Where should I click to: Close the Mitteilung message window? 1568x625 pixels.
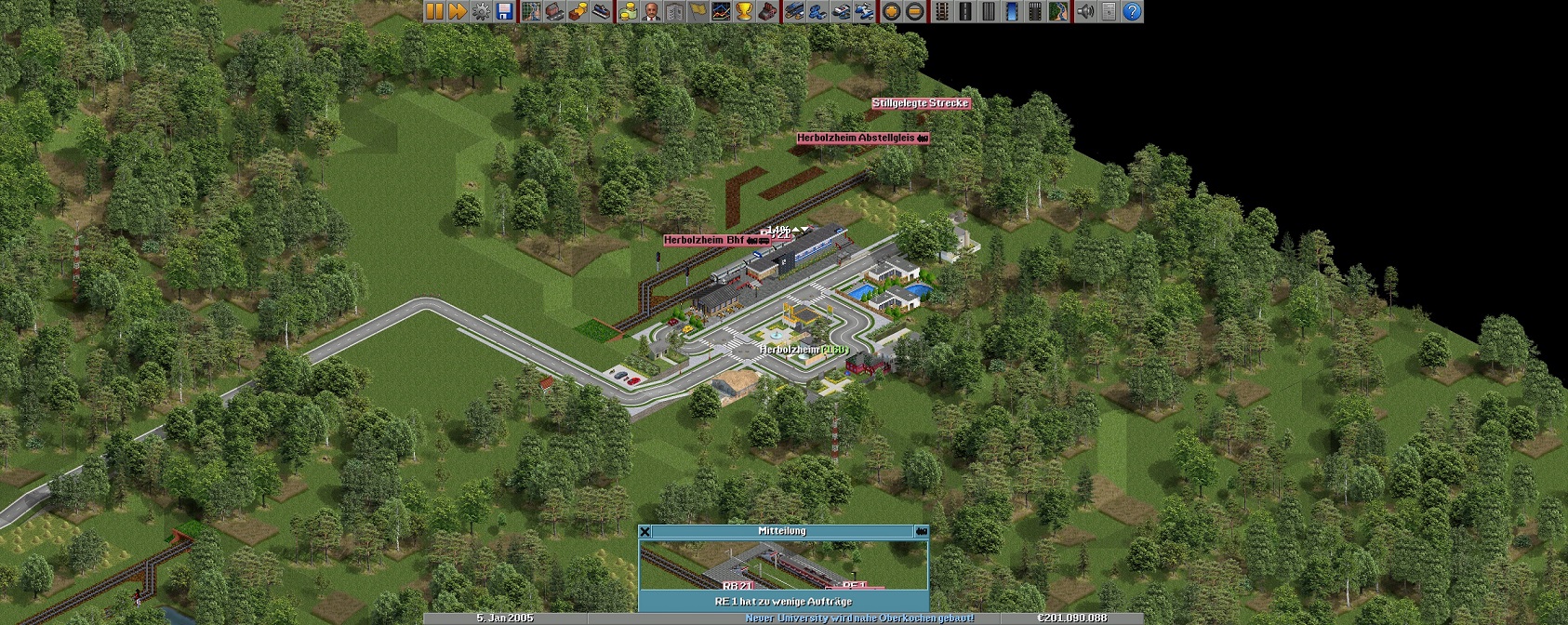coord(644,531)
